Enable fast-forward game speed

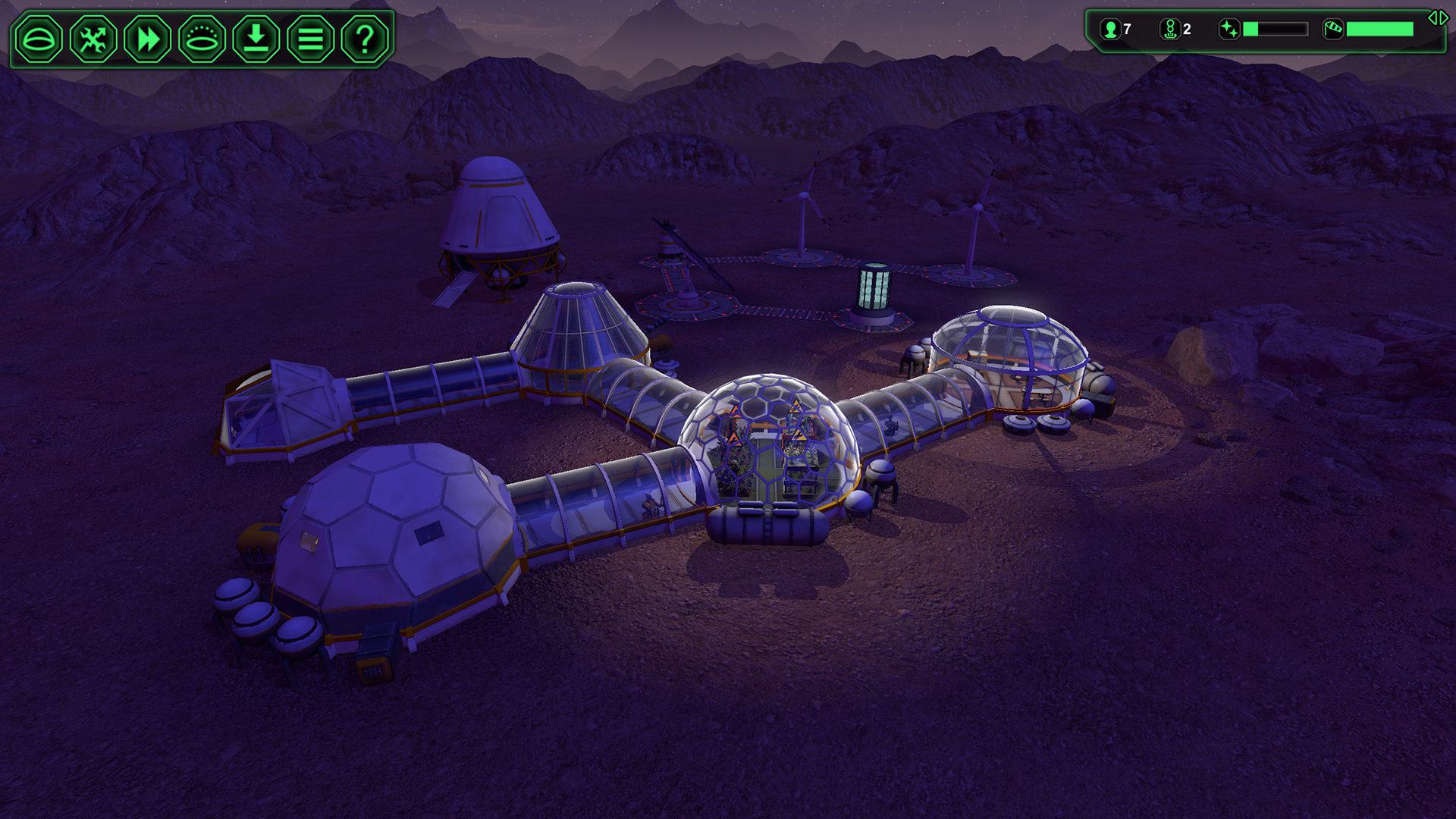click(x=146, y=39)
